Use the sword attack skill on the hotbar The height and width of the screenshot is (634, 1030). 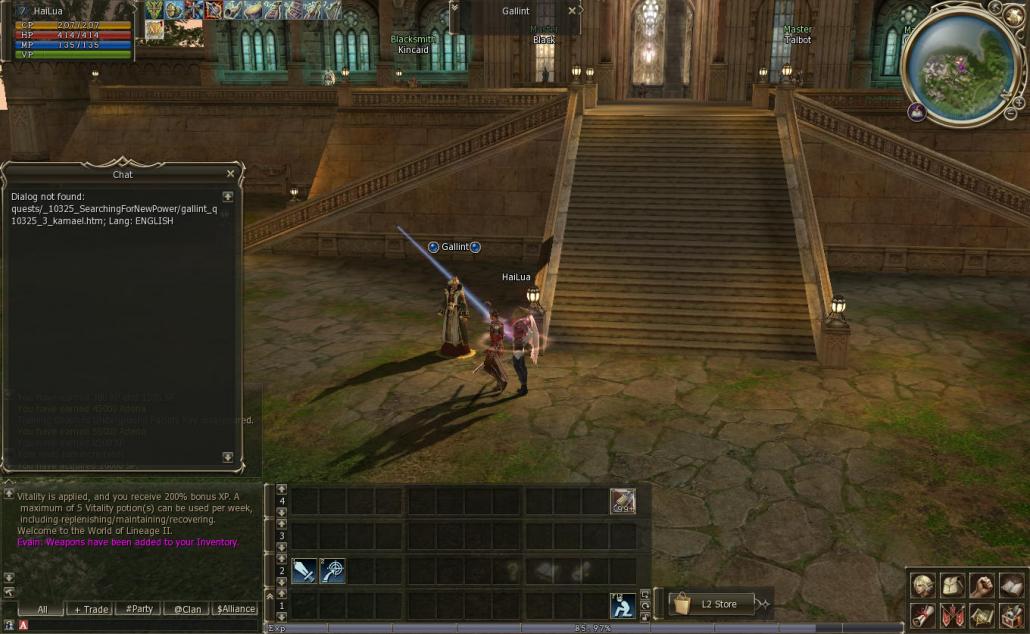(304, 571)
